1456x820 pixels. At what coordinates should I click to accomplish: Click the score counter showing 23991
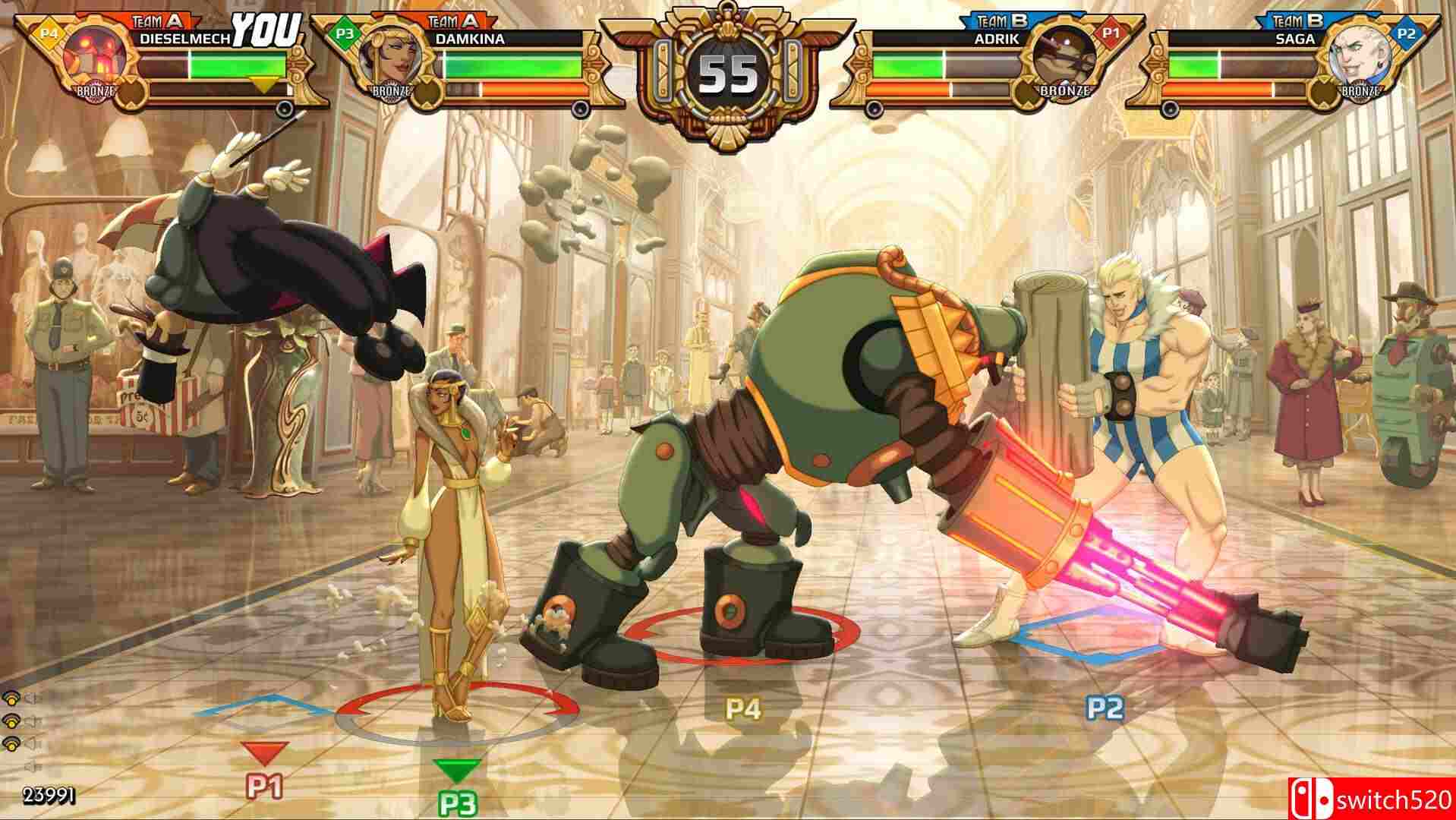(x=47, y=795)
